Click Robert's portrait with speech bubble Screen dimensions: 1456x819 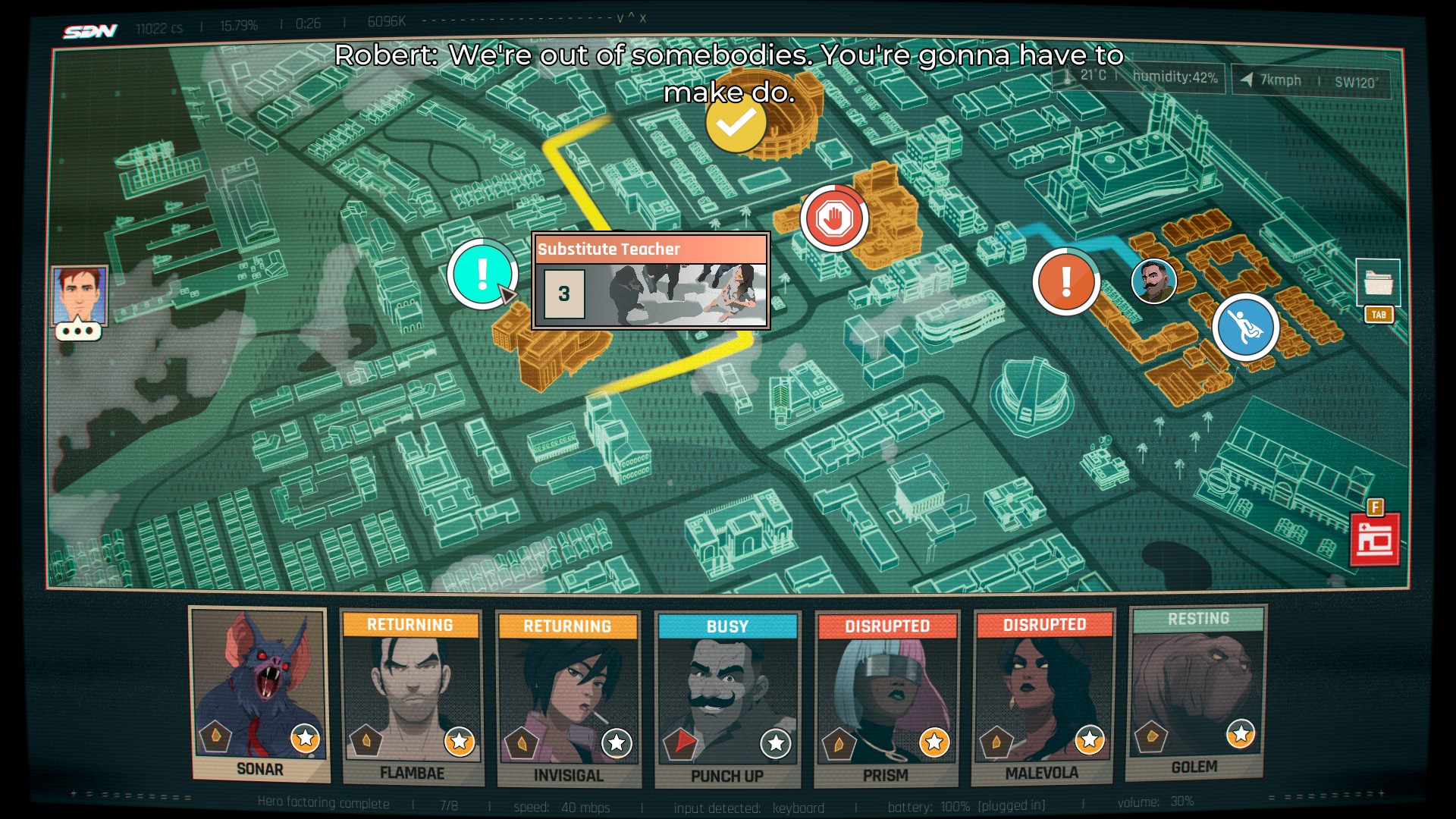tap(80, 300)
